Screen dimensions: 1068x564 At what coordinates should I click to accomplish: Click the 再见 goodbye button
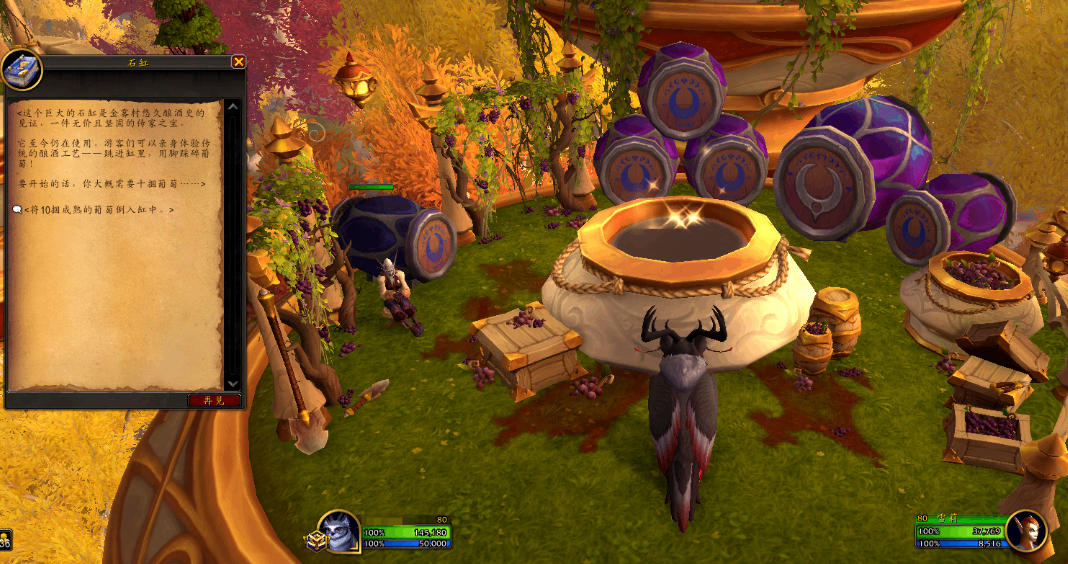pos(214,400)
